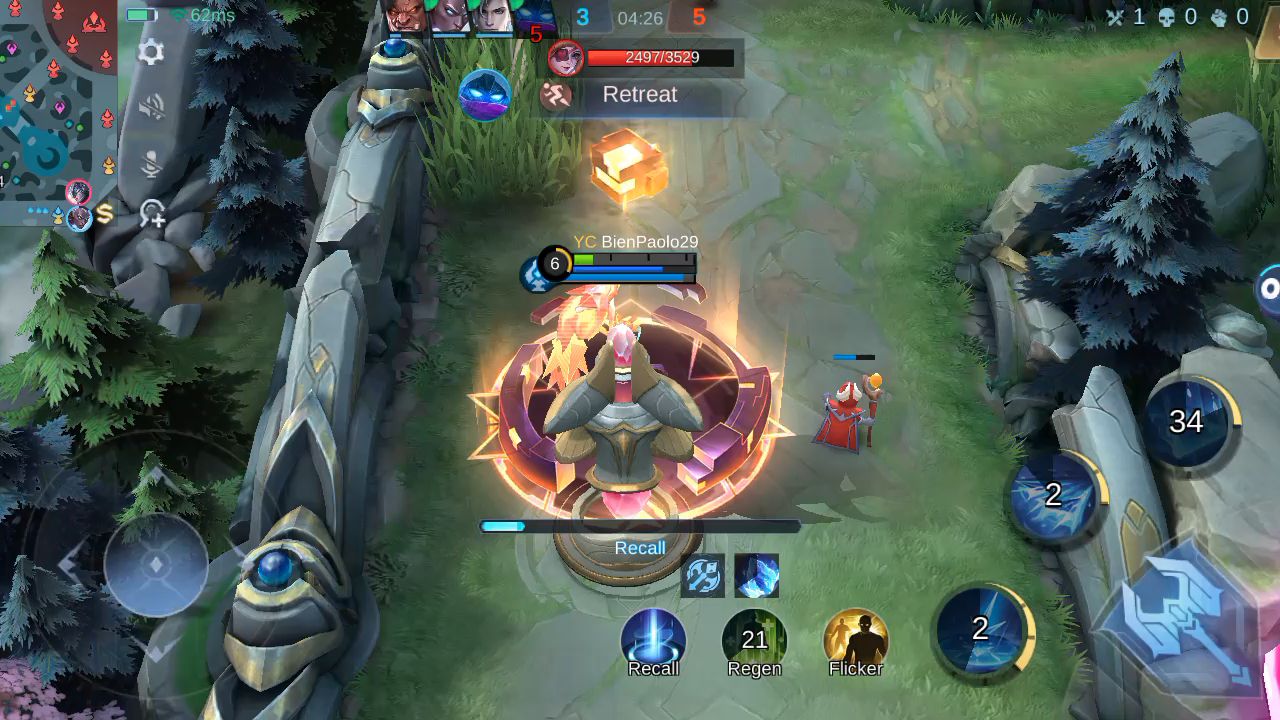Click the blue crystal item icon

coord(757,576)
